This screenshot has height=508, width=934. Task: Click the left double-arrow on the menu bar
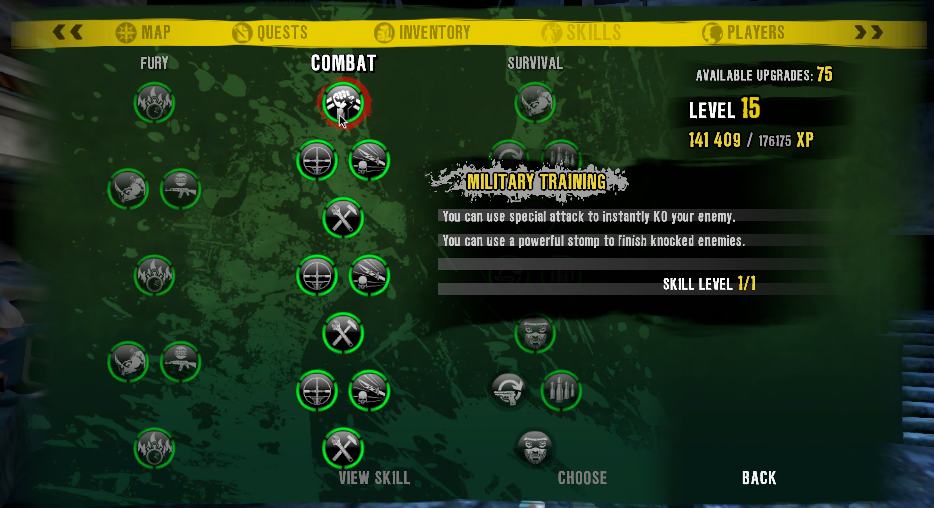coord(68,32)
